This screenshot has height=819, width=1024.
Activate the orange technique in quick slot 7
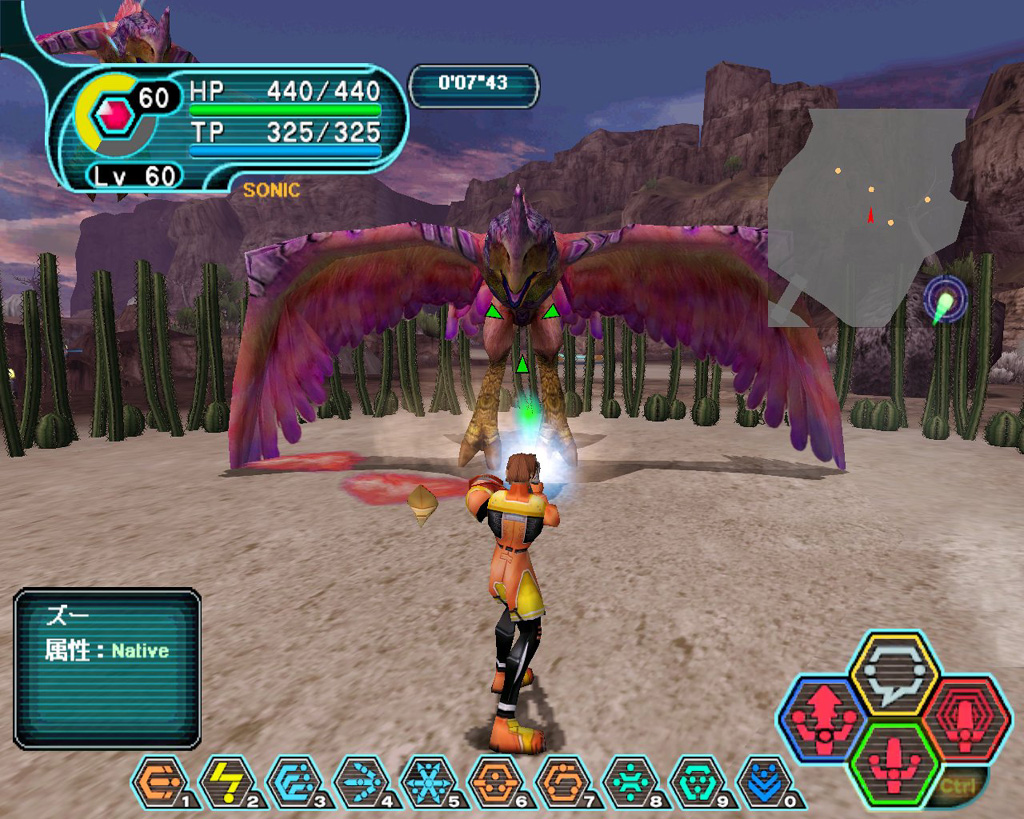click(563, 782)
